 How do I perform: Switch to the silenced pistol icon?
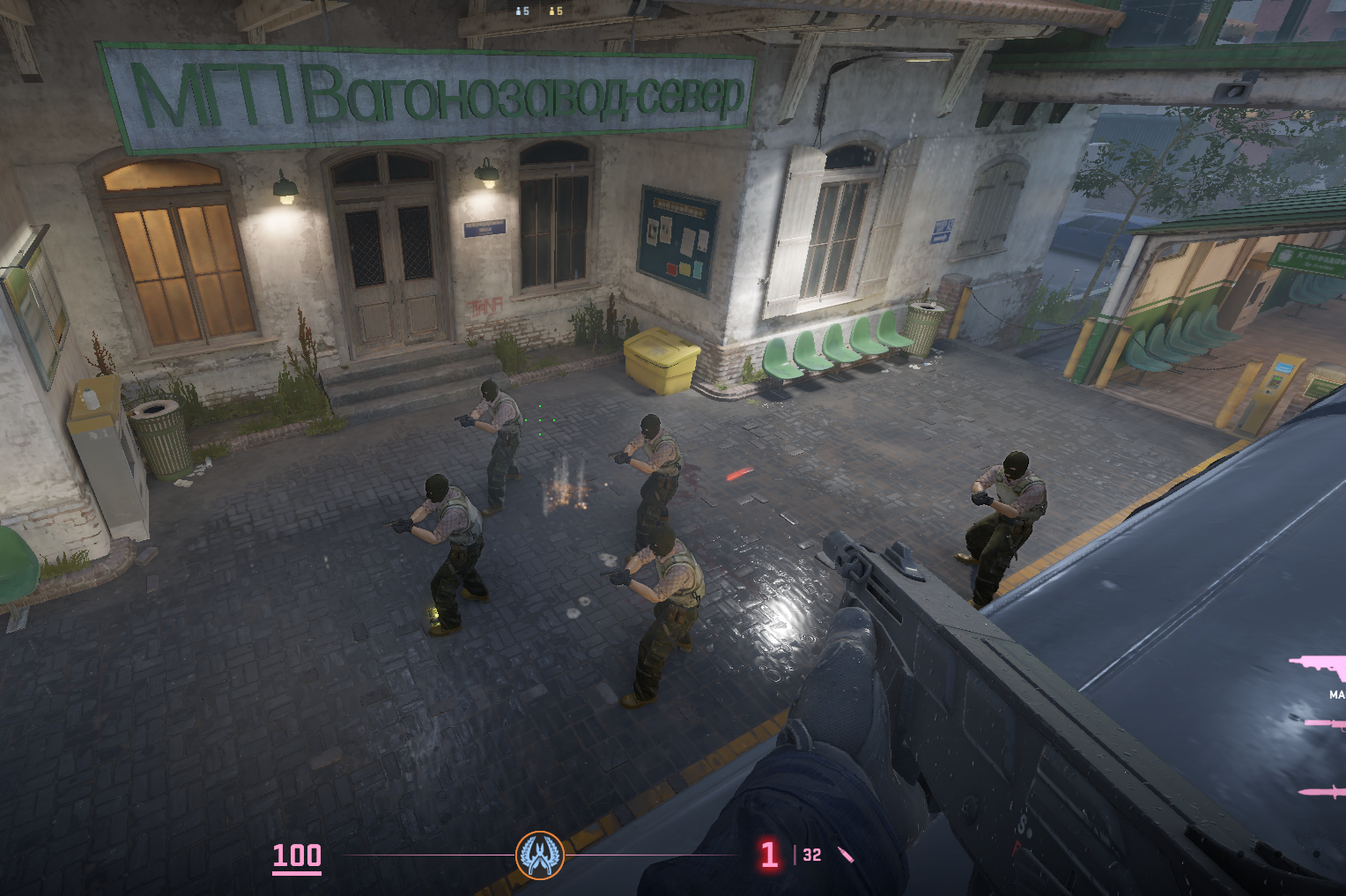click(1327, 725)
